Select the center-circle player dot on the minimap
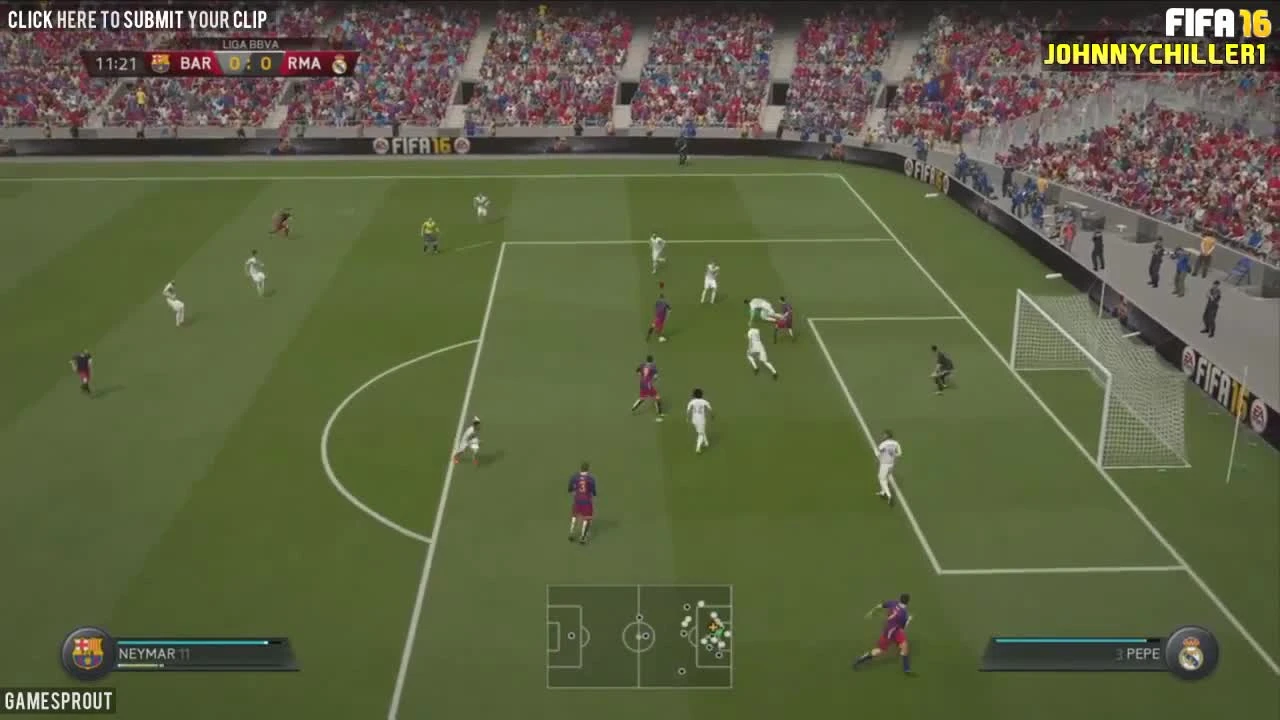 (646, 636)
